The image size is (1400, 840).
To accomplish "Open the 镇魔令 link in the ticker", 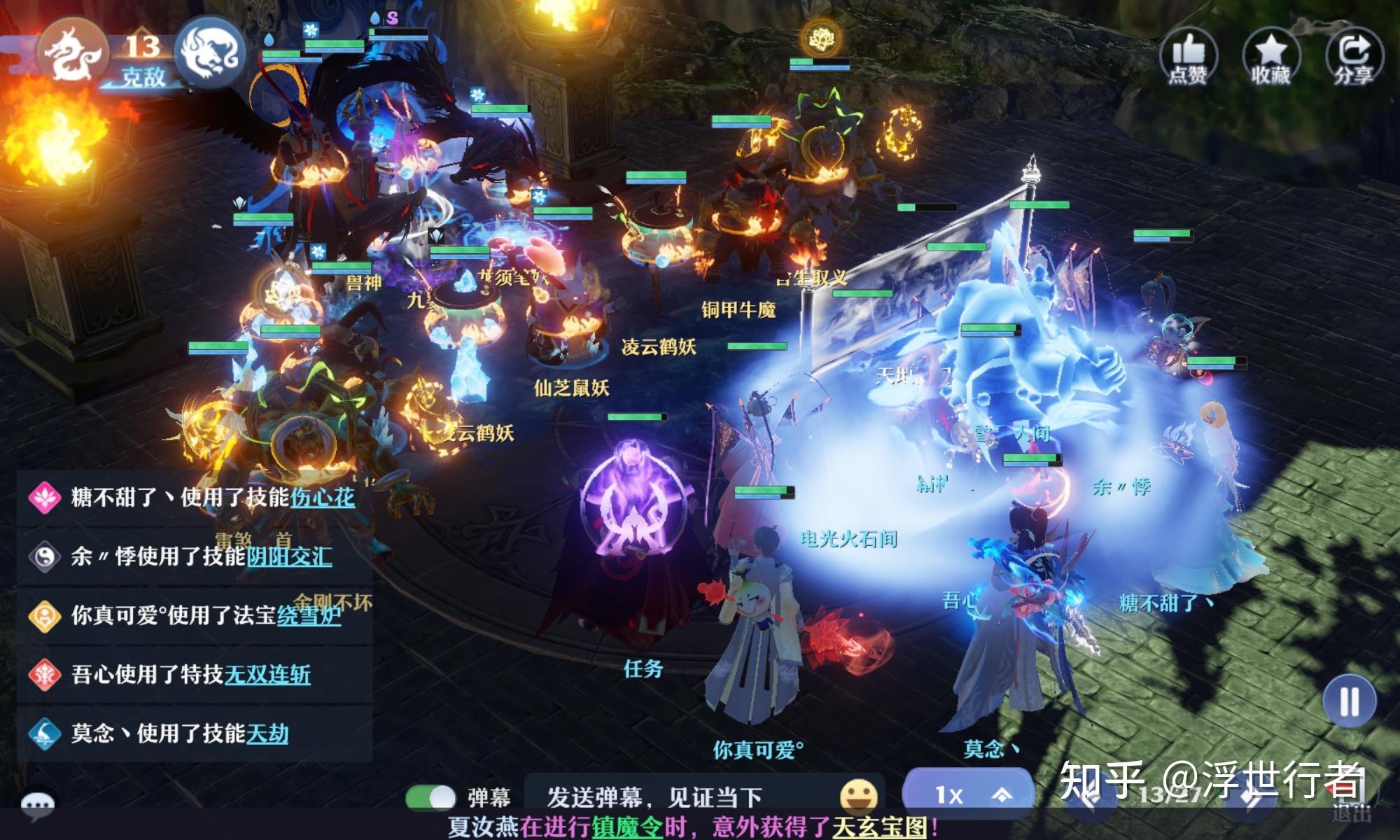I will 627,827.
